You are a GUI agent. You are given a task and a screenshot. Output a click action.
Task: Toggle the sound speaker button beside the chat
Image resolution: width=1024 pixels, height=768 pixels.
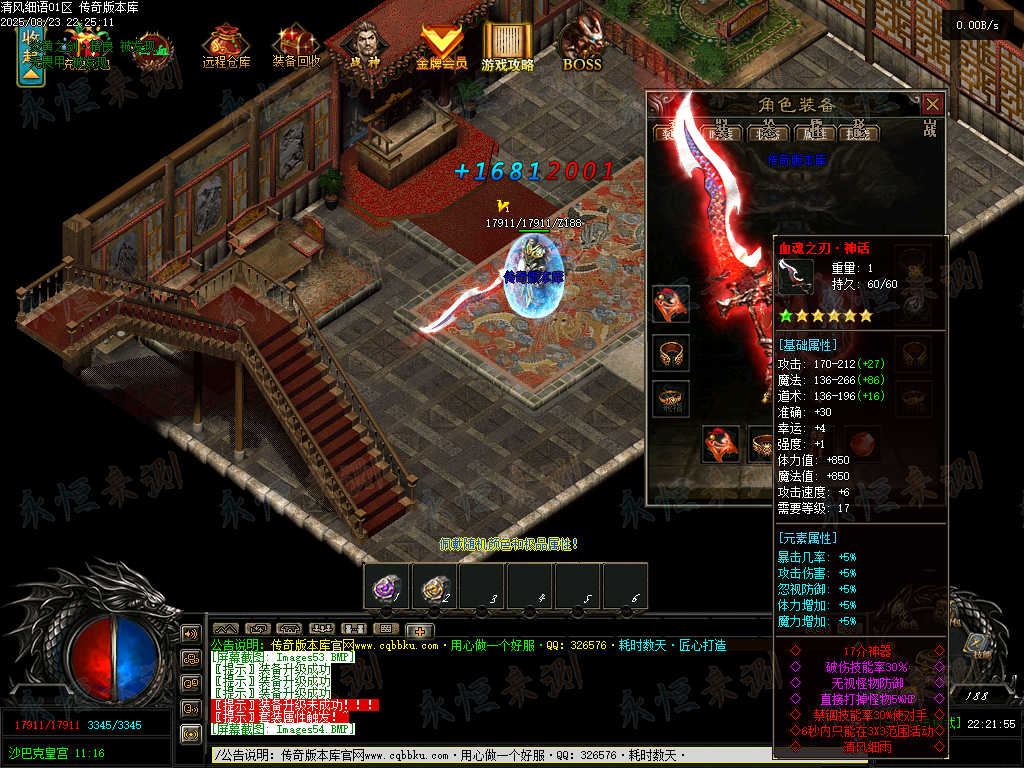[190, 634]
